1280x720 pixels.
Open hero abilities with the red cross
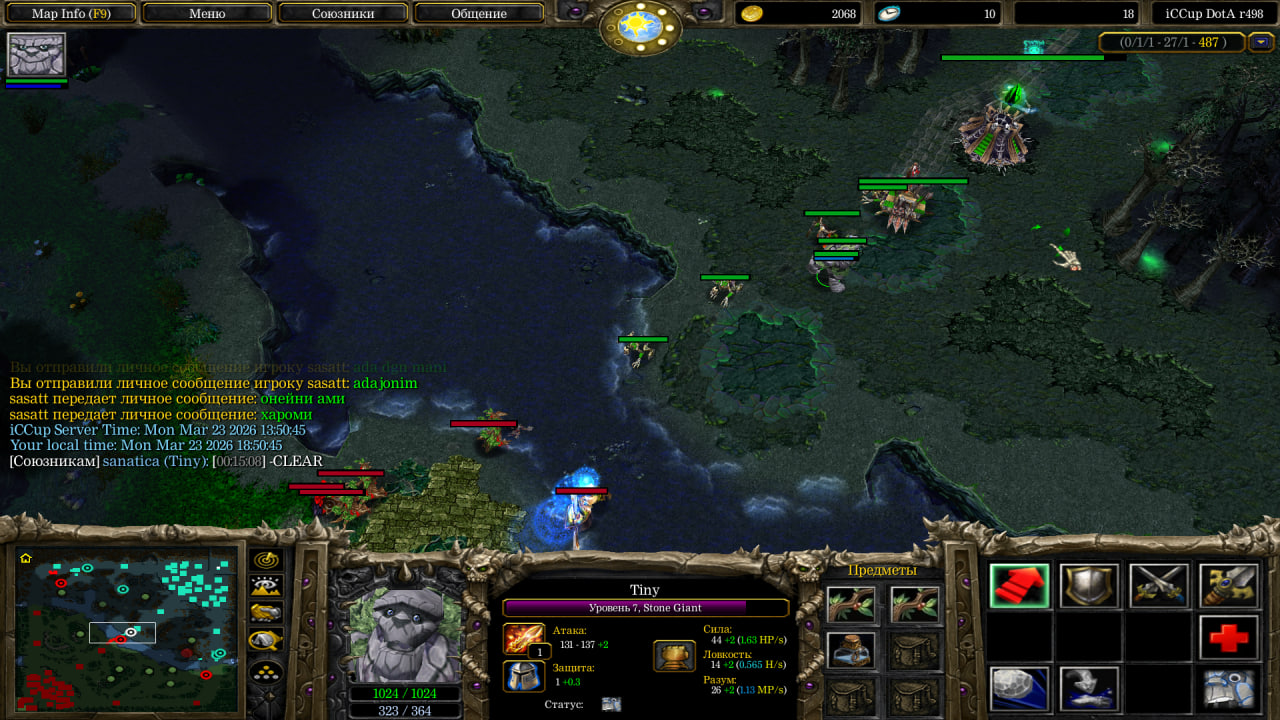[x=1229, y=638]
